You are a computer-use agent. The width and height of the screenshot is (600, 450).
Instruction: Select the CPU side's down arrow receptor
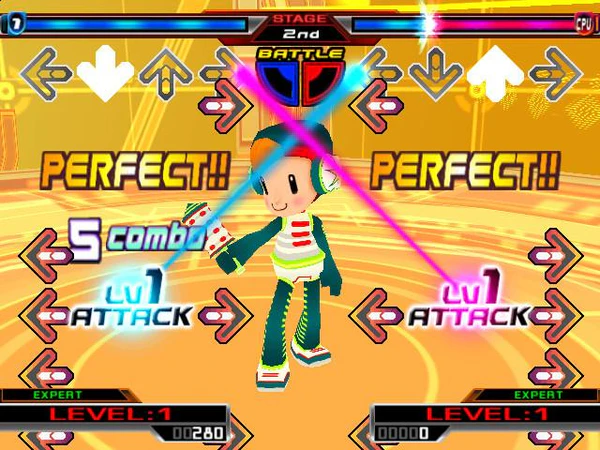coord(435,72)
